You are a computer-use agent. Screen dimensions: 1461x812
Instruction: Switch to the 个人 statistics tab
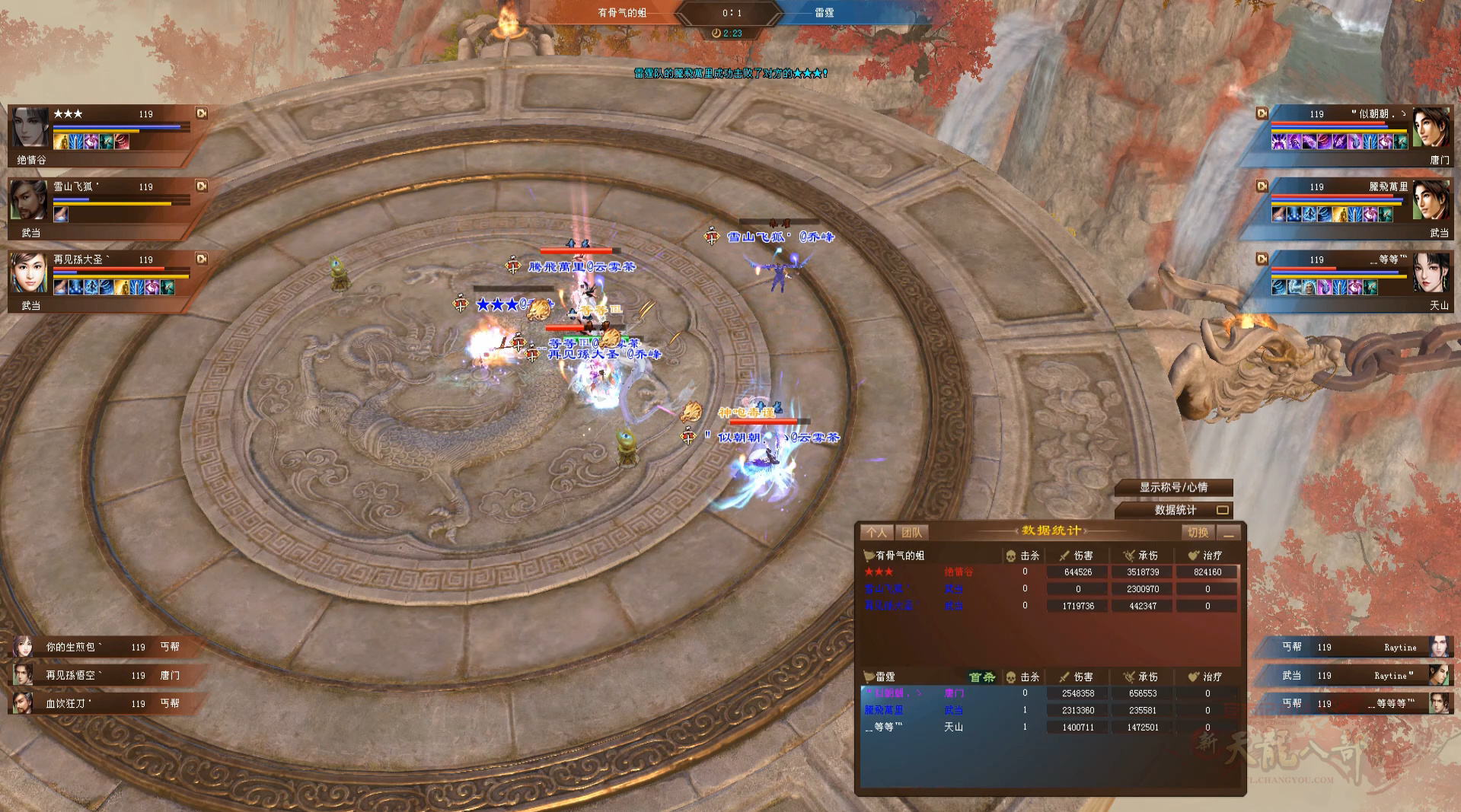[x=876, y=533]
